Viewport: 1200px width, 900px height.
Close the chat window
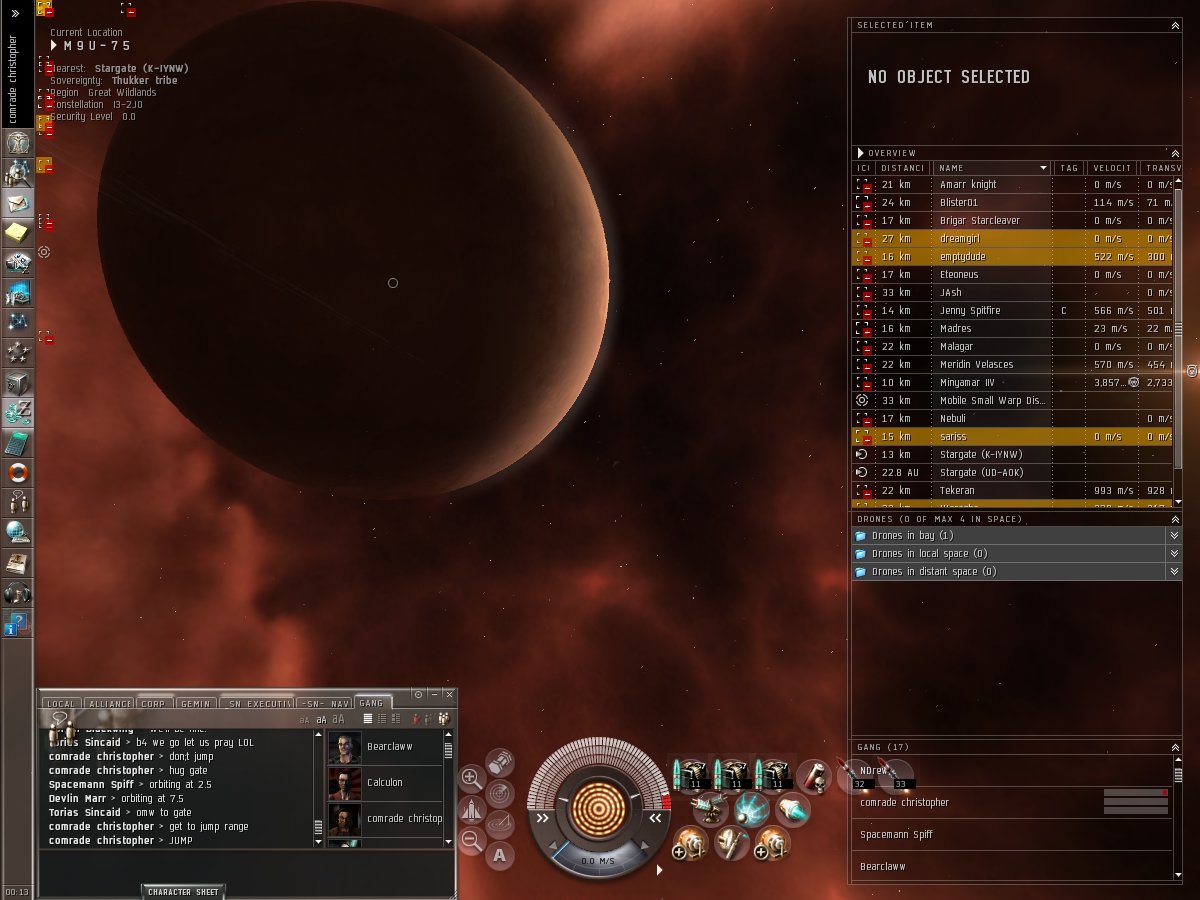(x=449, y=694)
